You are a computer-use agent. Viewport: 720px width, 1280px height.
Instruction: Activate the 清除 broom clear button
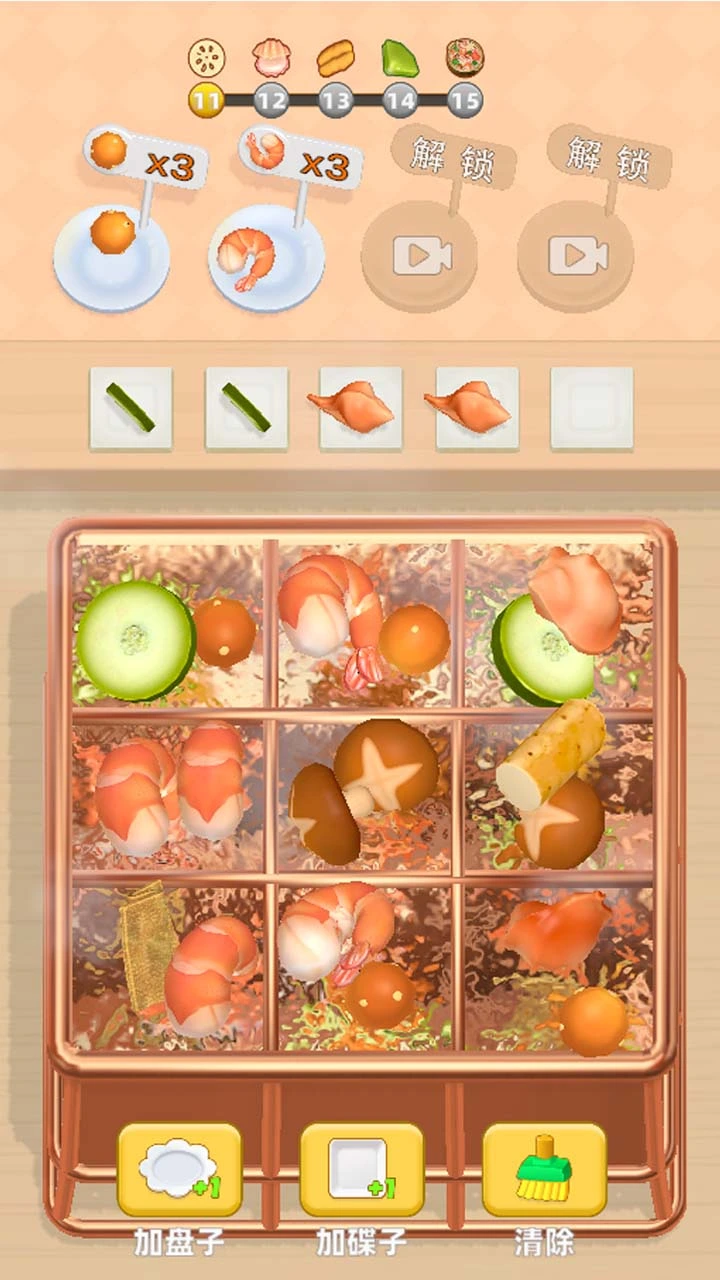tap(544, 1168)
